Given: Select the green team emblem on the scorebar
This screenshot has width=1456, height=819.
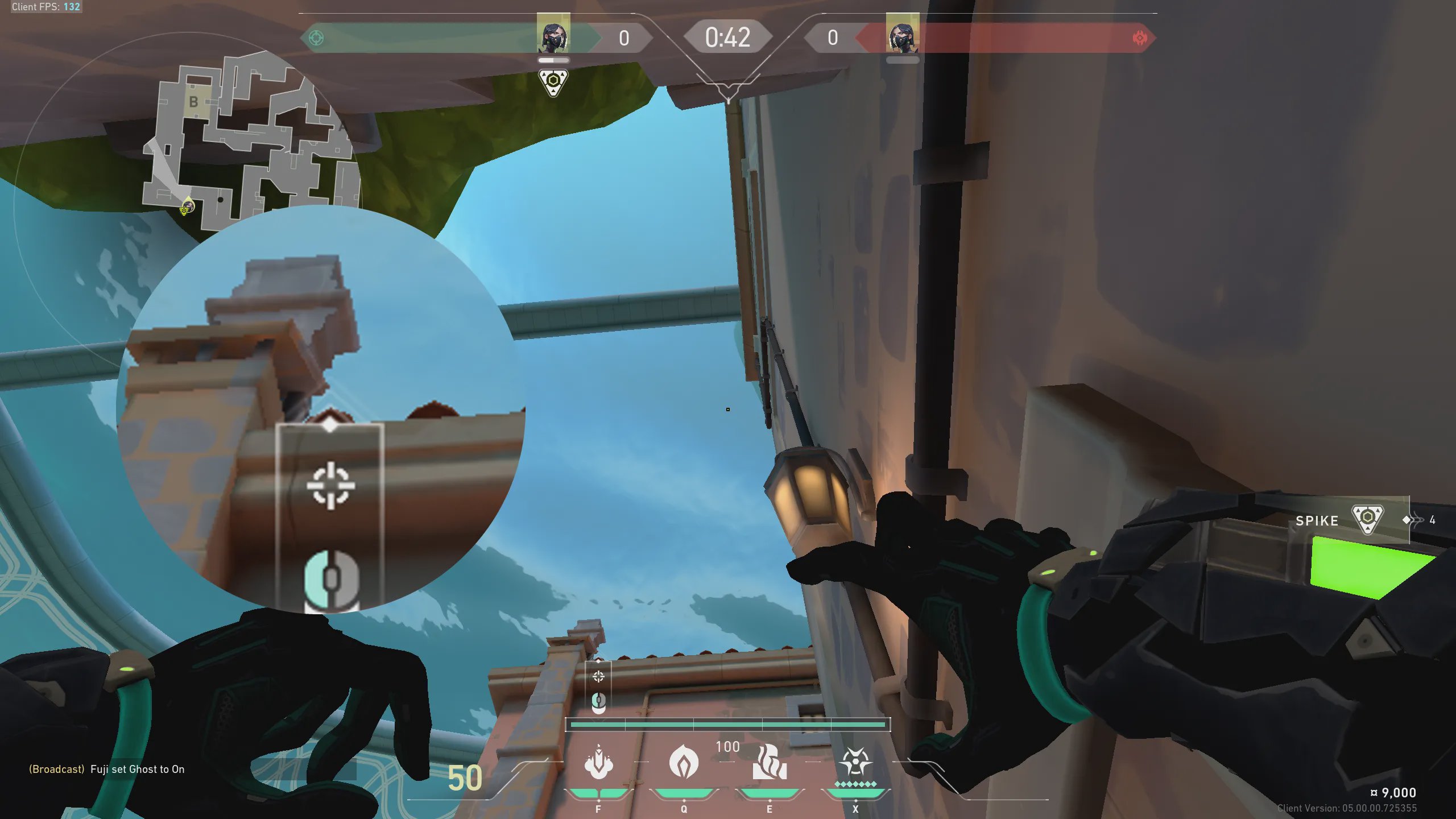Looking at the screenshot, I should 316,38.
